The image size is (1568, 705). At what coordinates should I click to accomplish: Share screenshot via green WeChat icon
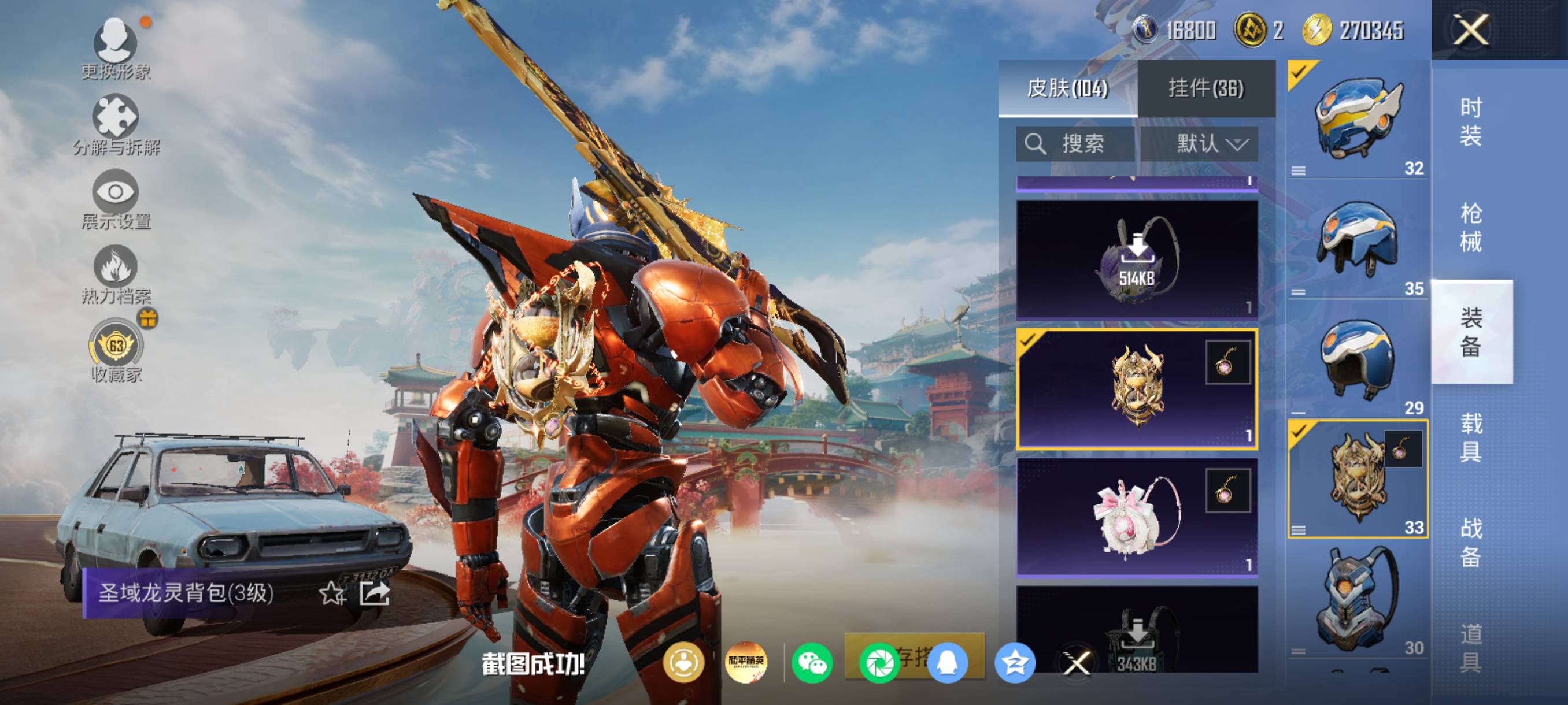[x=812, y=663]
